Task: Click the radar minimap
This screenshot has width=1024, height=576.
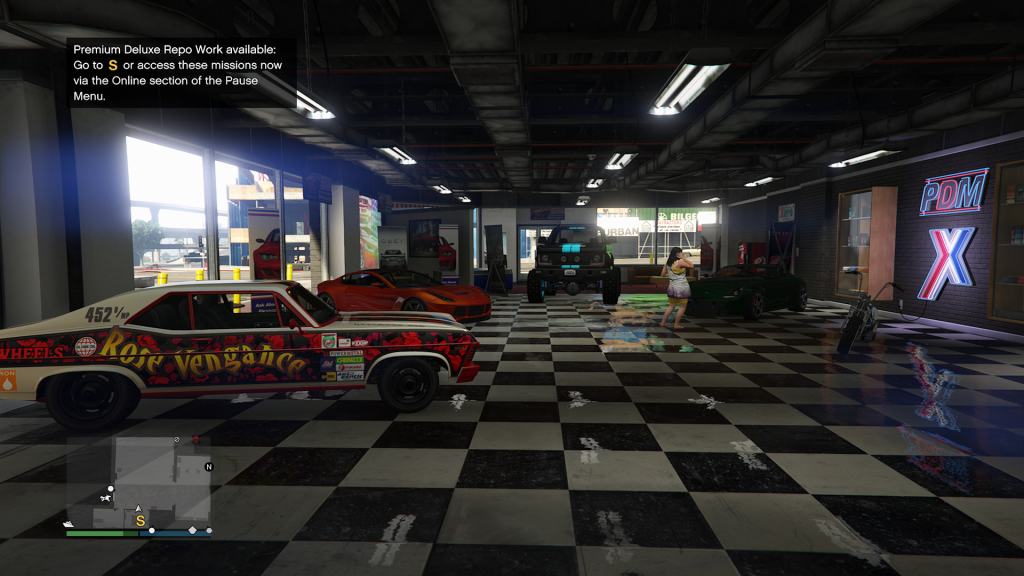Action: (x=139, y=480)
